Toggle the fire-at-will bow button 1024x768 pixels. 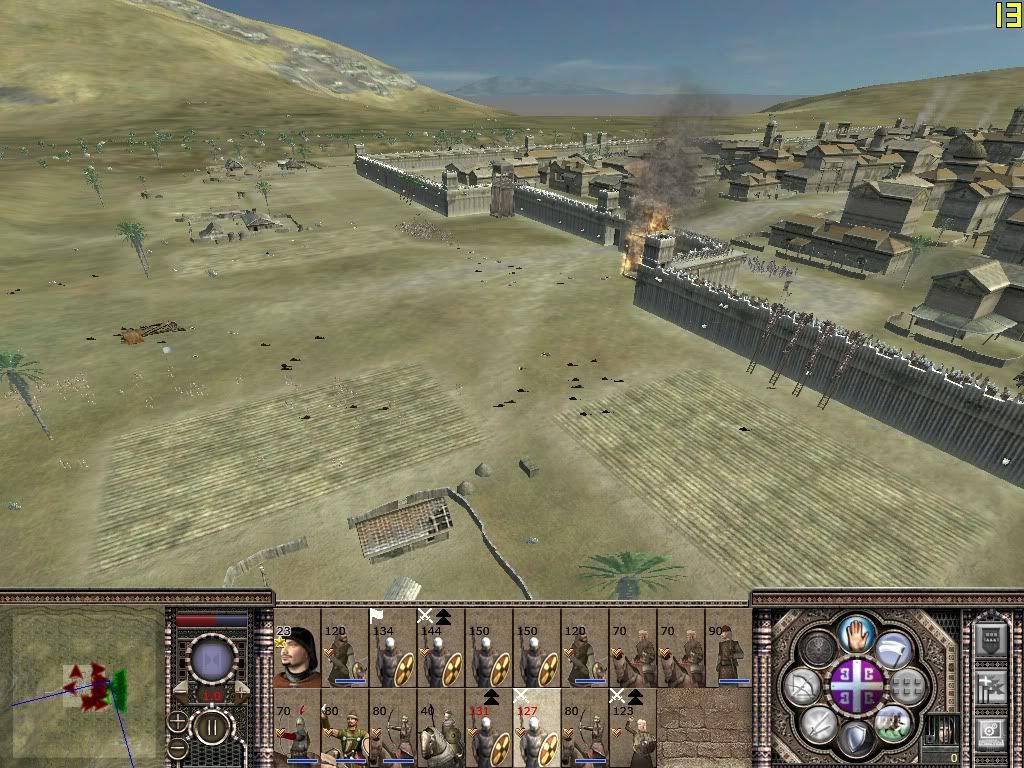click(802, 686)
